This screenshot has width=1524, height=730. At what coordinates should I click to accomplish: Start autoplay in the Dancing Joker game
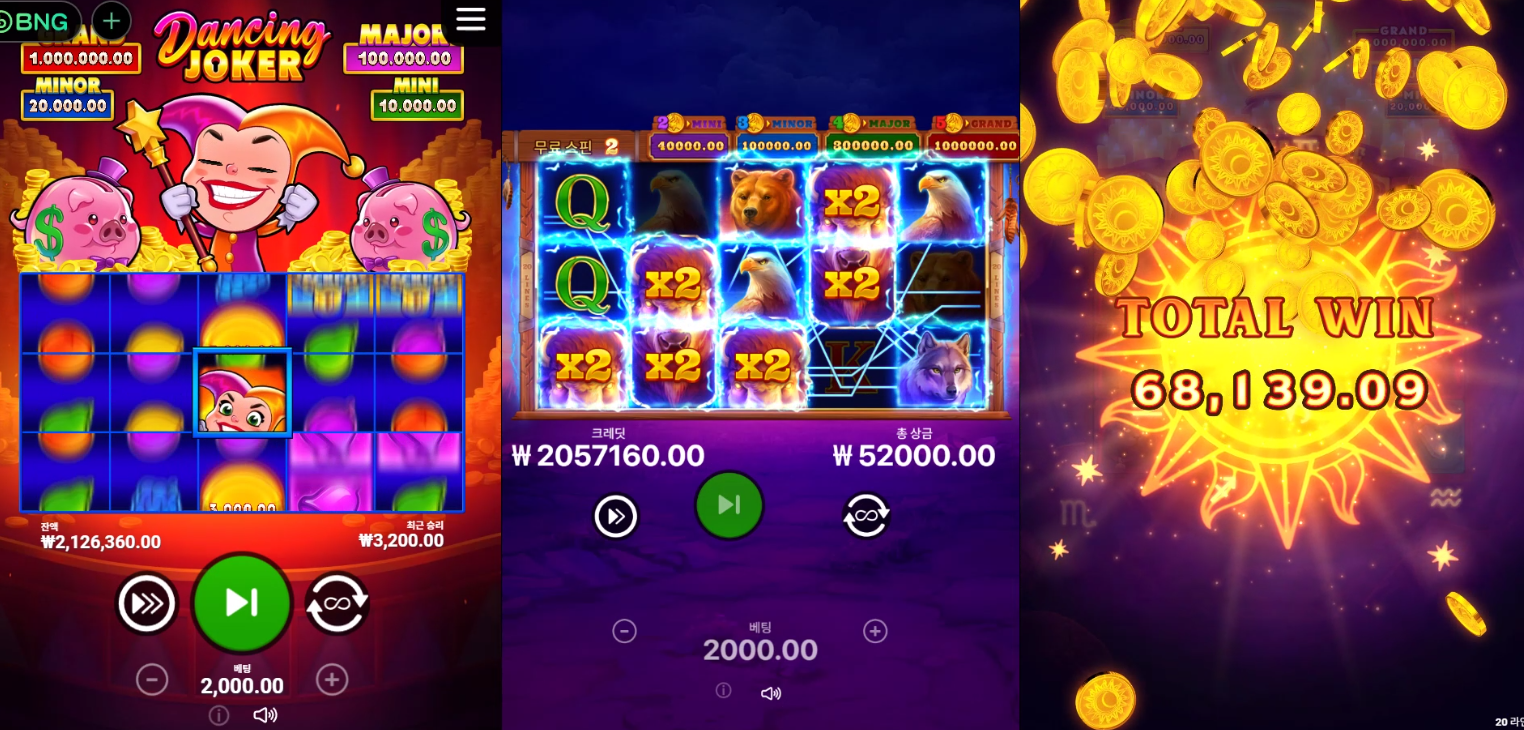pos(337,603)
